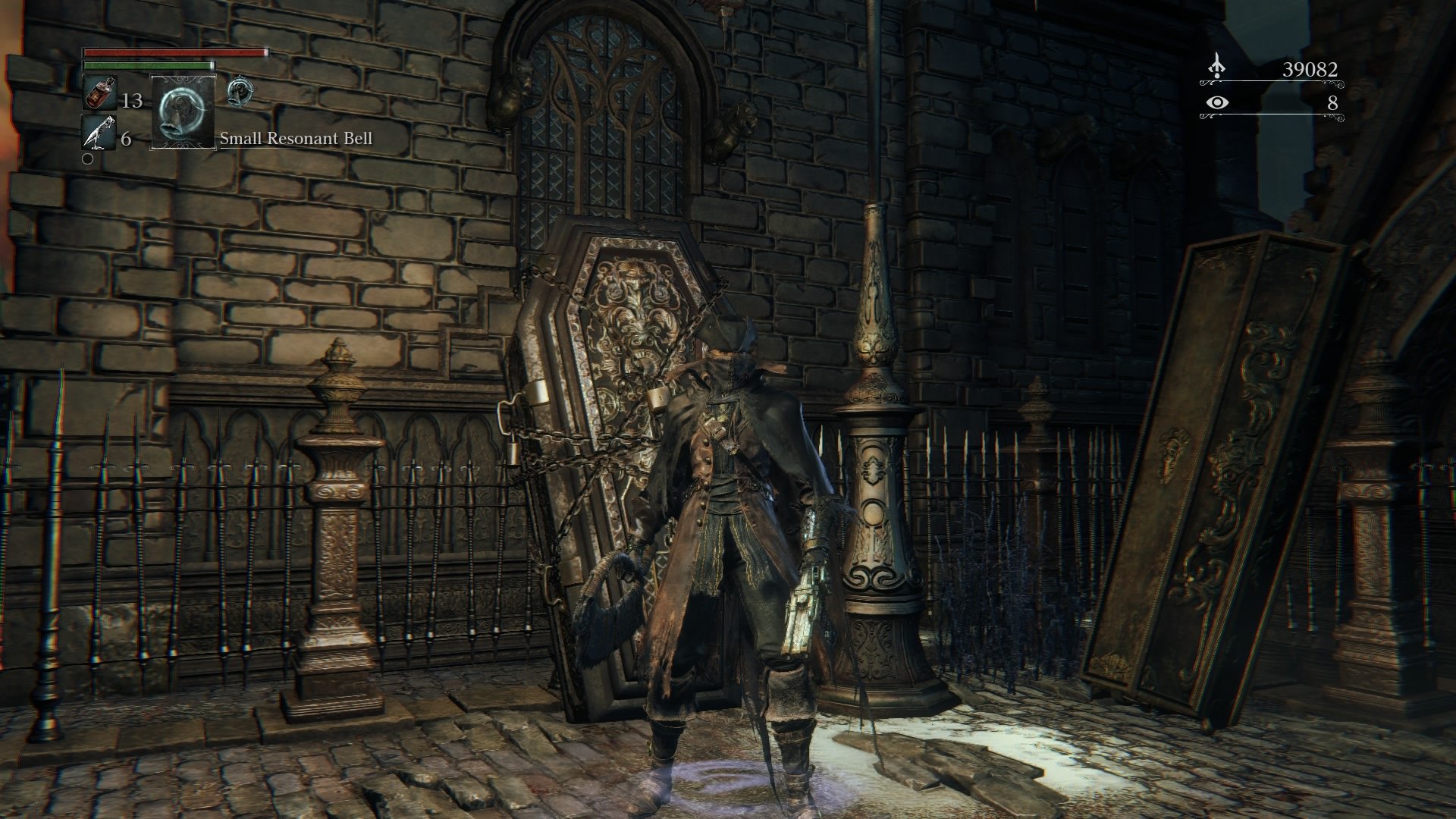
Task: Click the red health bar
Action: (174, 52)
